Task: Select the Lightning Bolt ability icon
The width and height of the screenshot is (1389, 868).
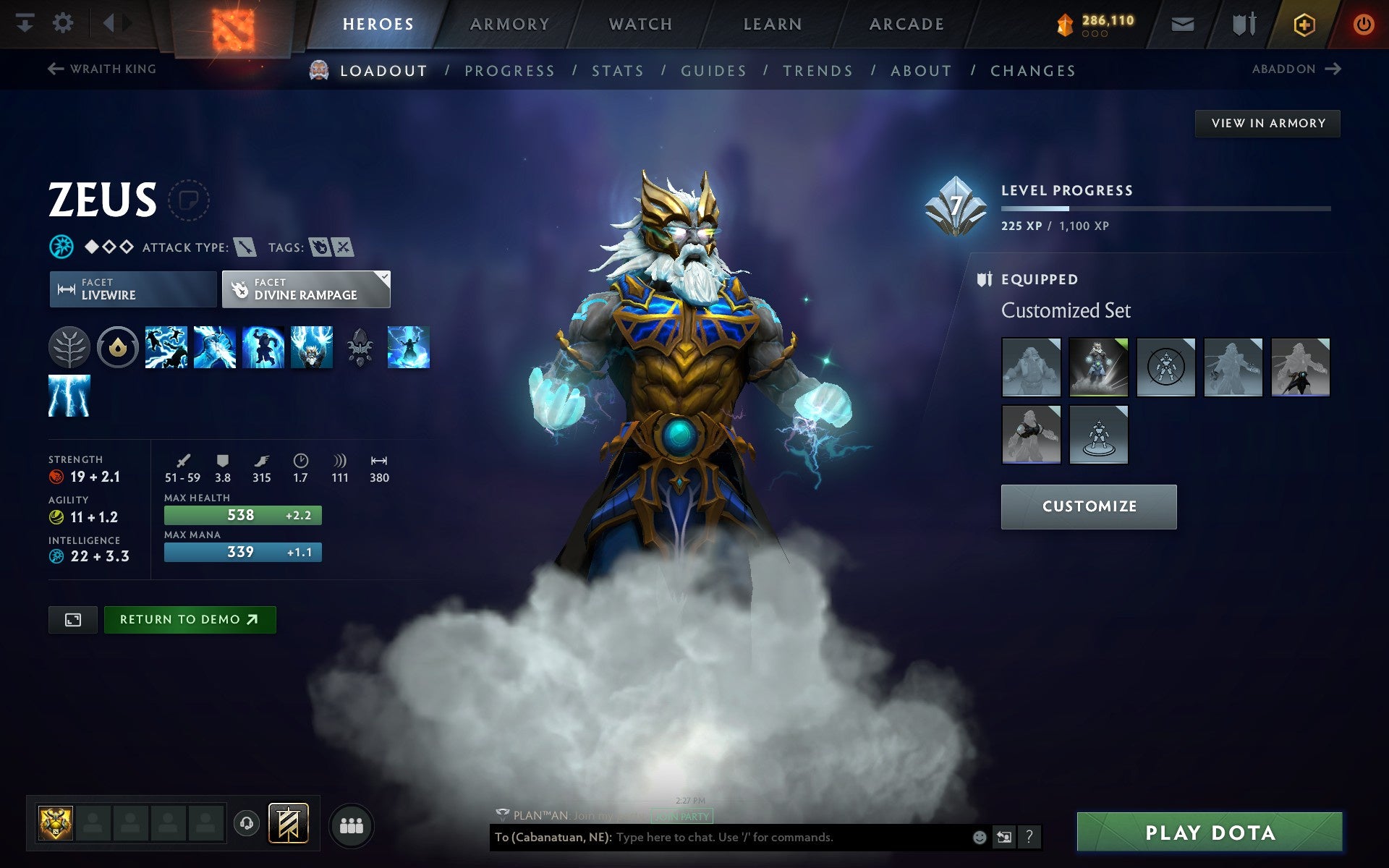Action: (214, 347)
